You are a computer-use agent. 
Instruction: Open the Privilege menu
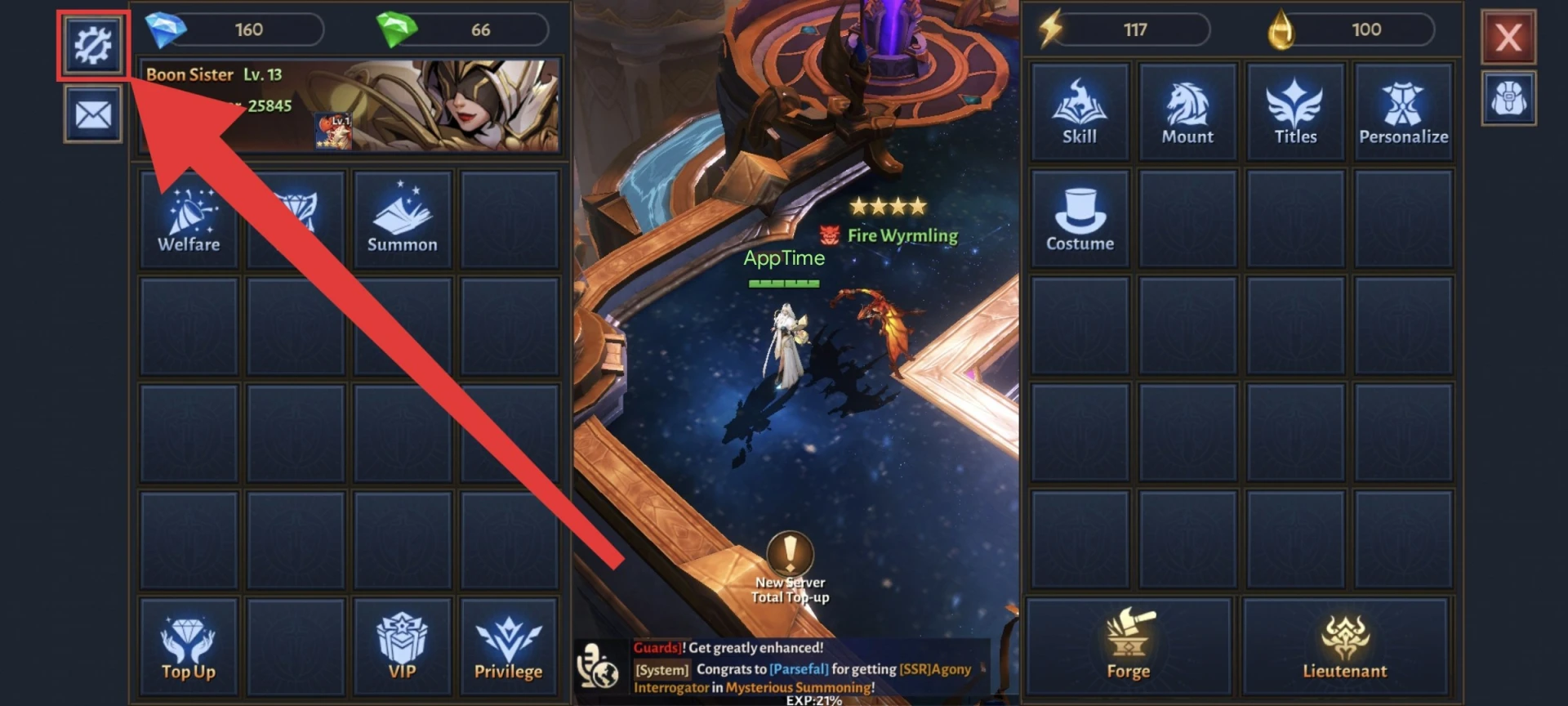point(508,647)
